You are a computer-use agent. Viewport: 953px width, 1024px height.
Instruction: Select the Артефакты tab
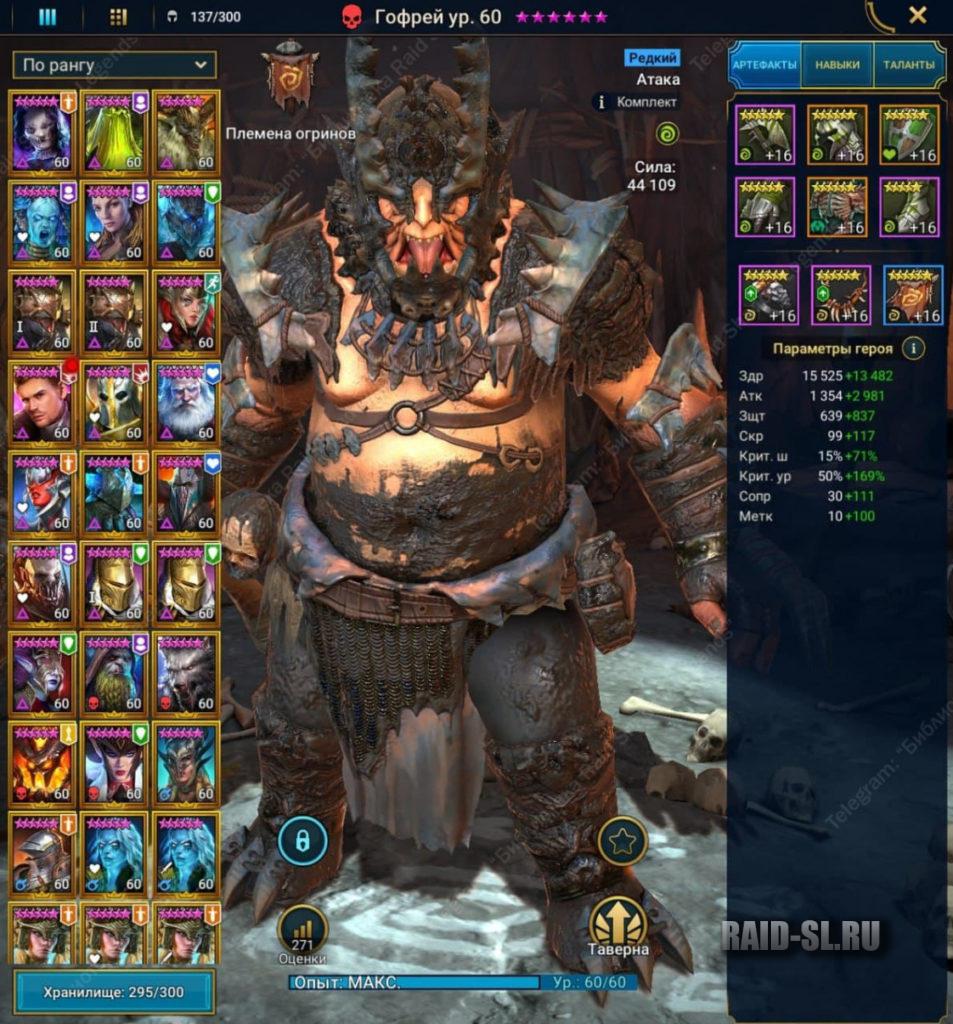(x=765, y=65)
